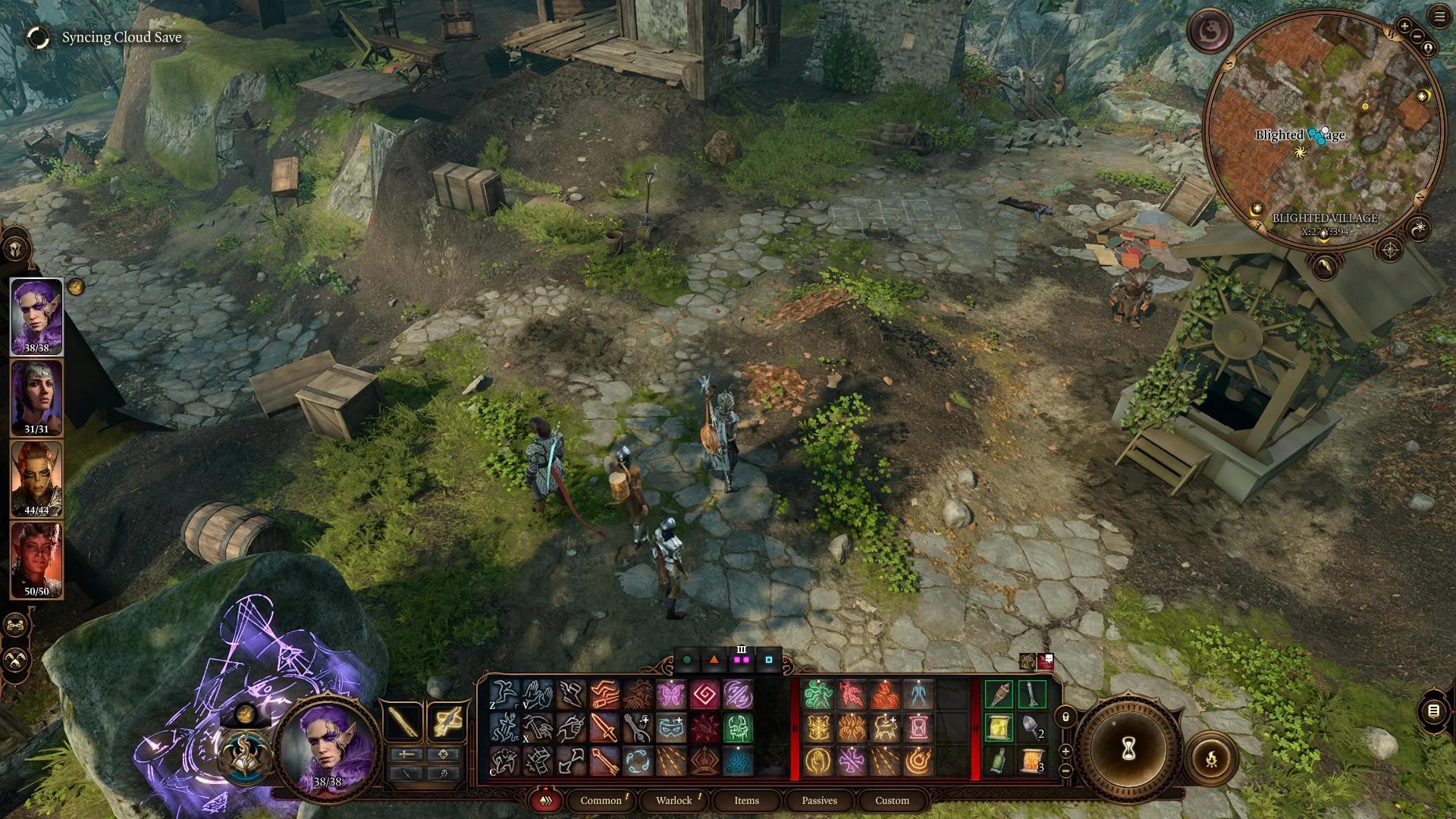This screenshot has width=1456, height=819.
Task: Select the red tiefling party portrait
Action: point(36,560)
